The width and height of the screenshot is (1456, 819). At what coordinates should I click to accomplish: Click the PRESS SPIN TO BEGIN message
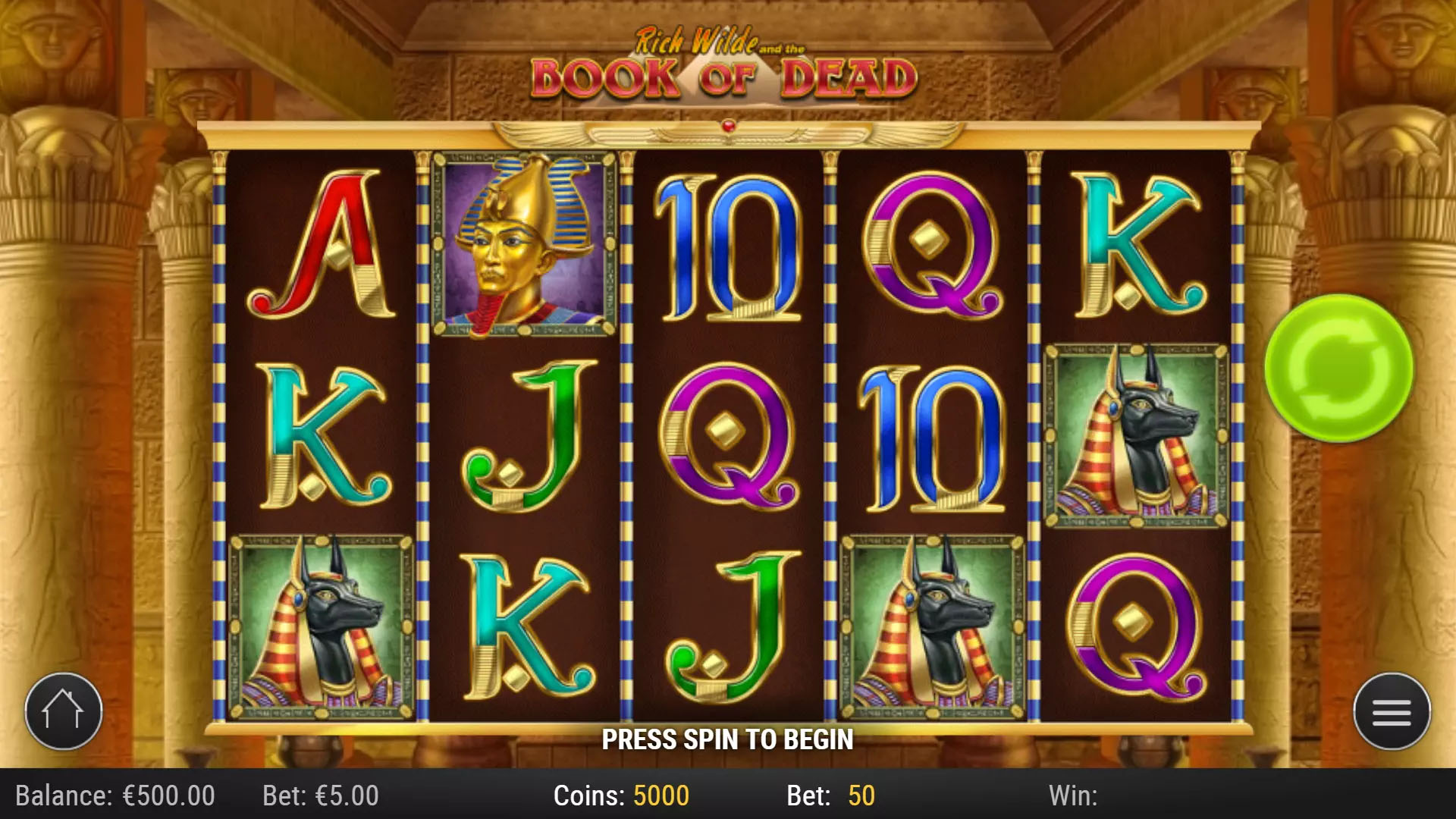click(x=728, y=738)
